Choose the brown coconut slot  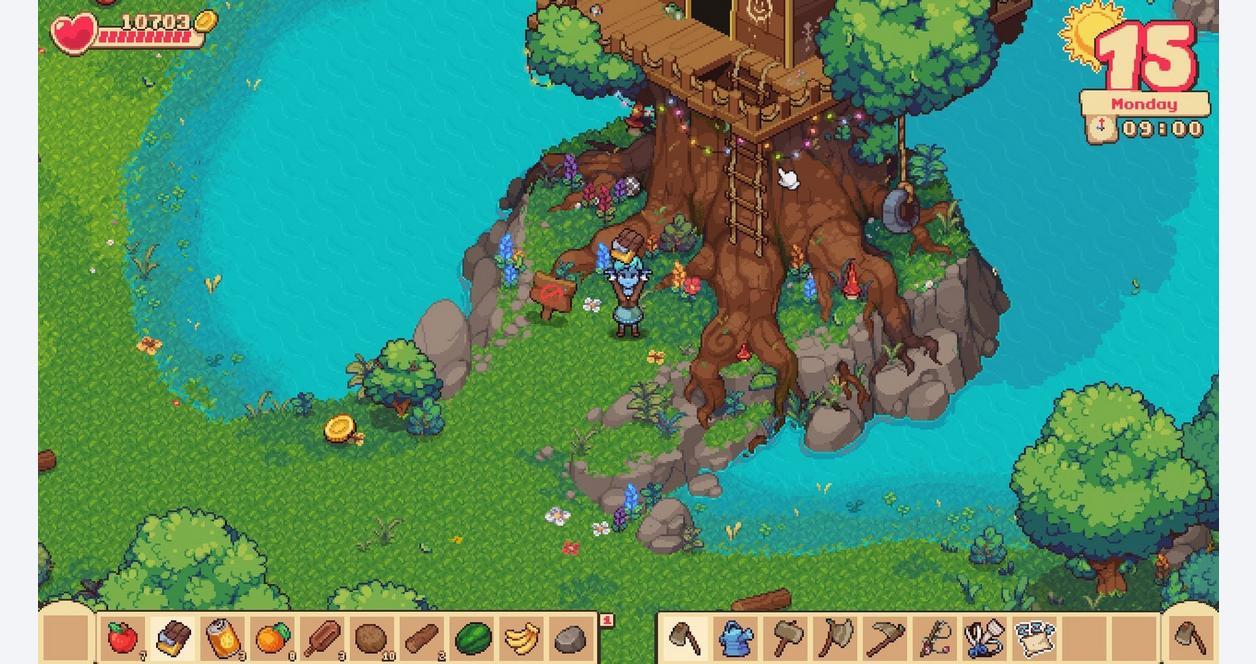(371, 638)
